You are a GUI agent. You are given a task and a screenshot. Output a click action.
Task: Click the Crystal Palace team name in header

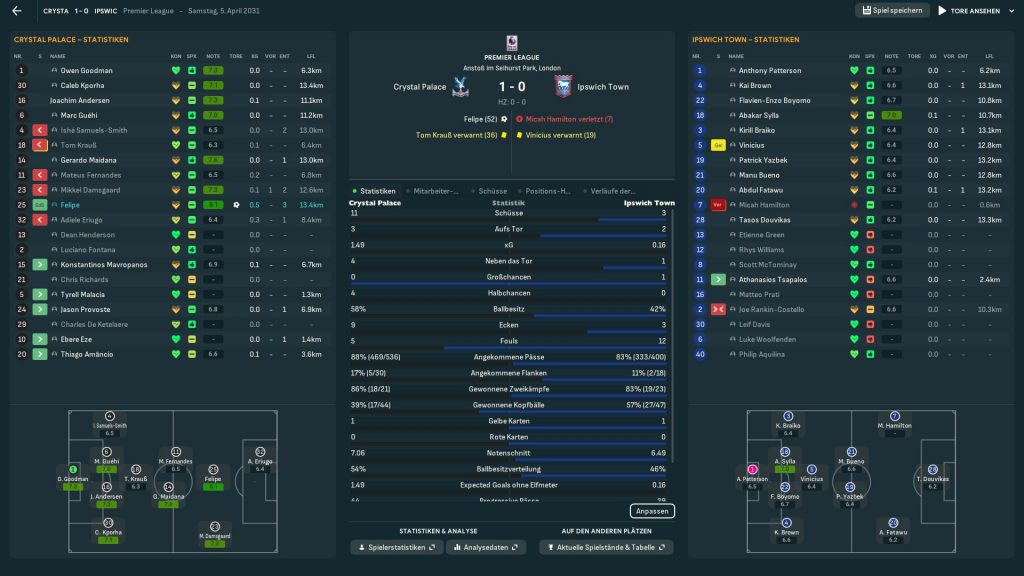point(420,87)
